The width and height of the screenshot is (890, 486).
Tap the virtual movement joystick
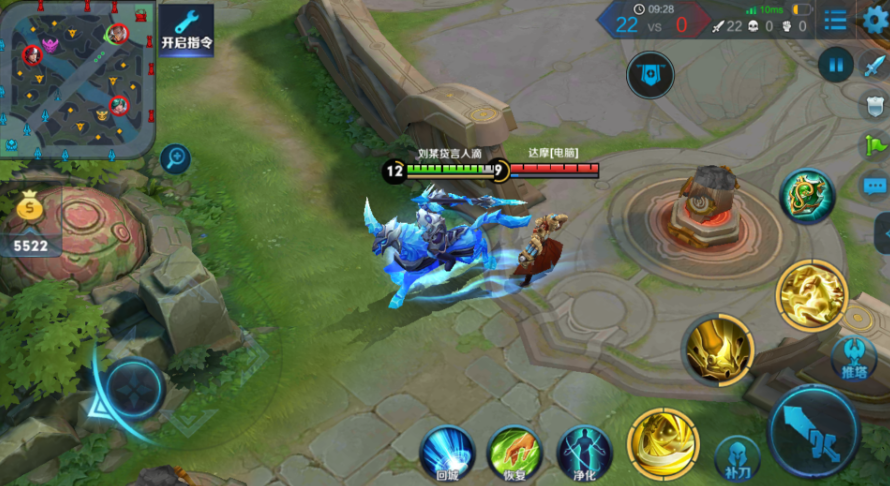point(135,388)
